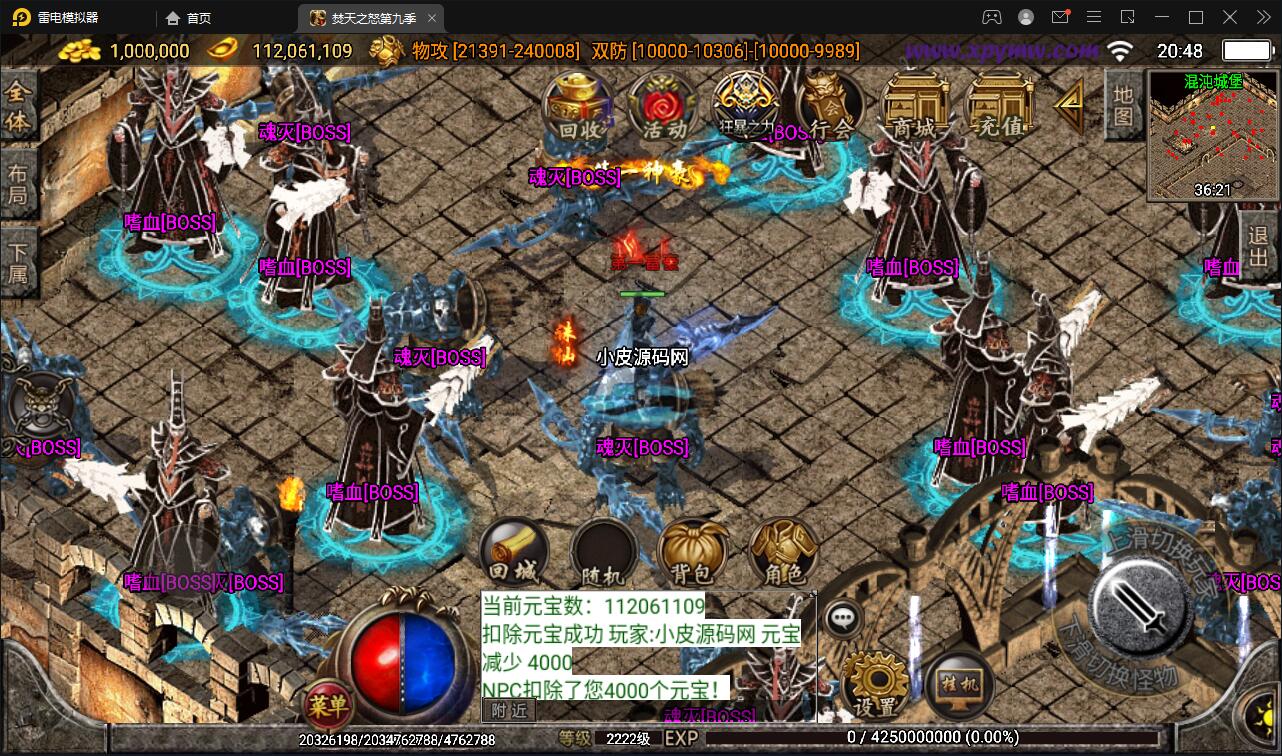Open the 商城 shop

915,107
